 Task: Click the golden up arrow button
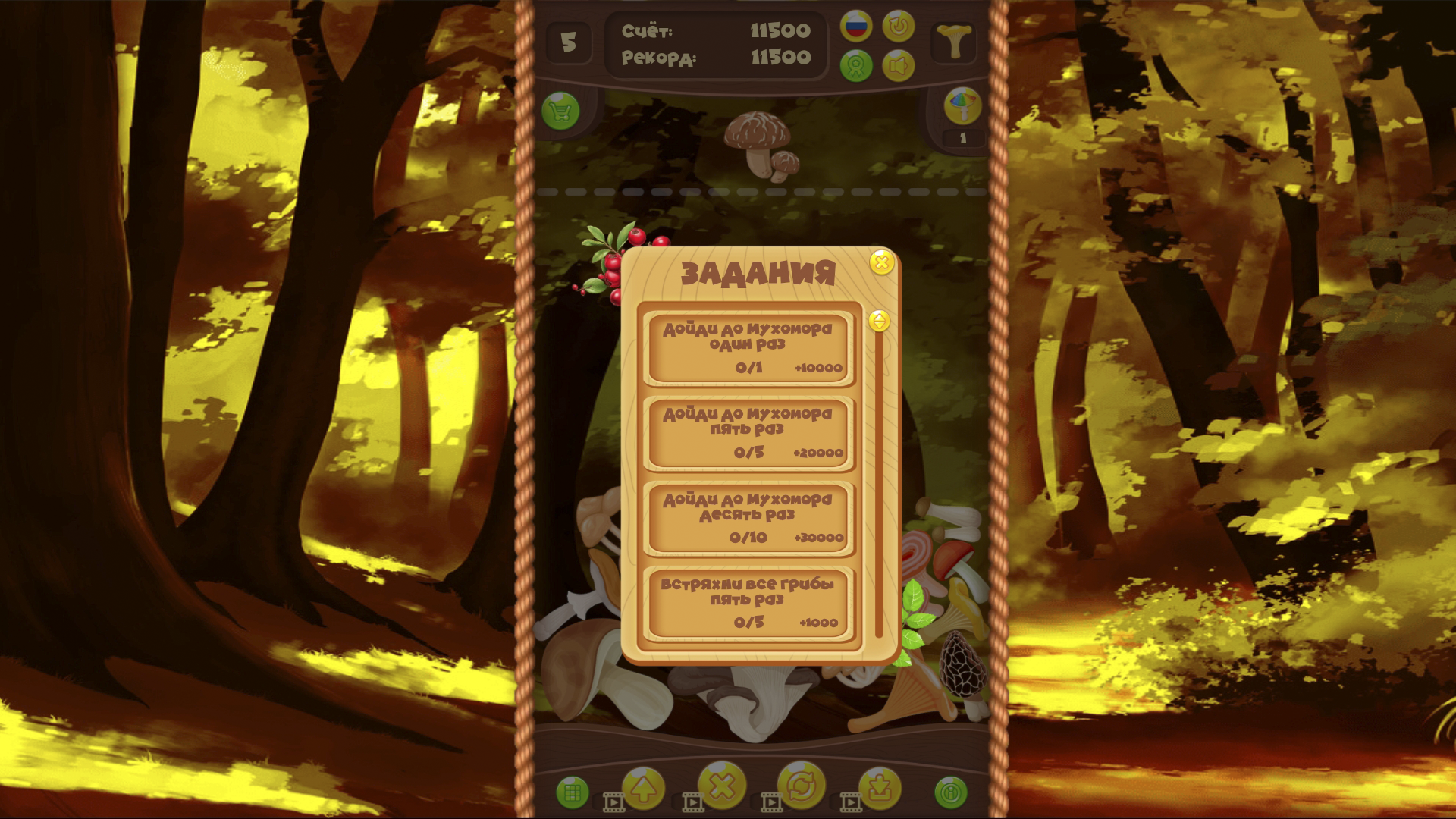643,786
